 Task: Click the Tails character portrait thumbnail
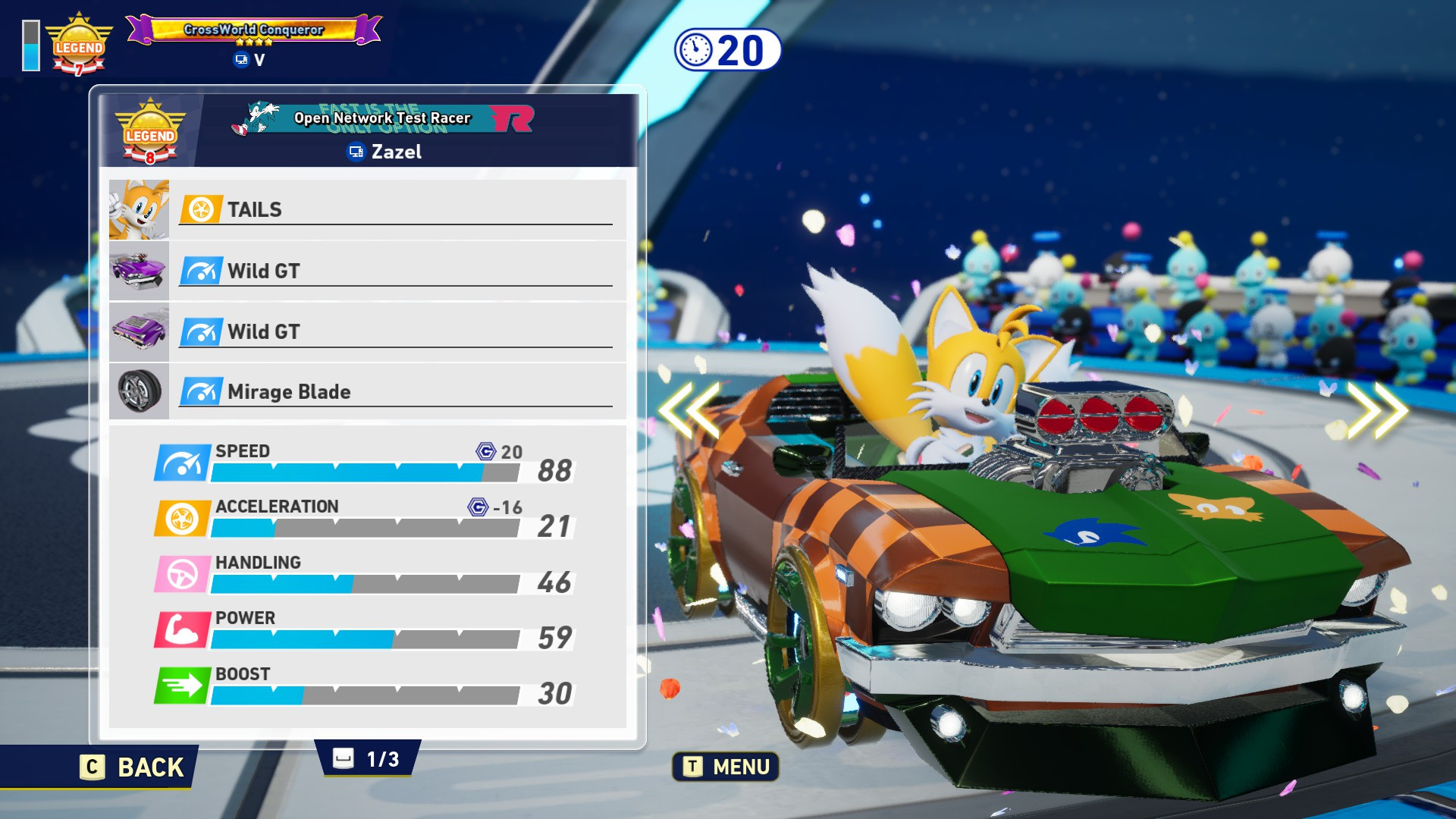click(139, 209)
